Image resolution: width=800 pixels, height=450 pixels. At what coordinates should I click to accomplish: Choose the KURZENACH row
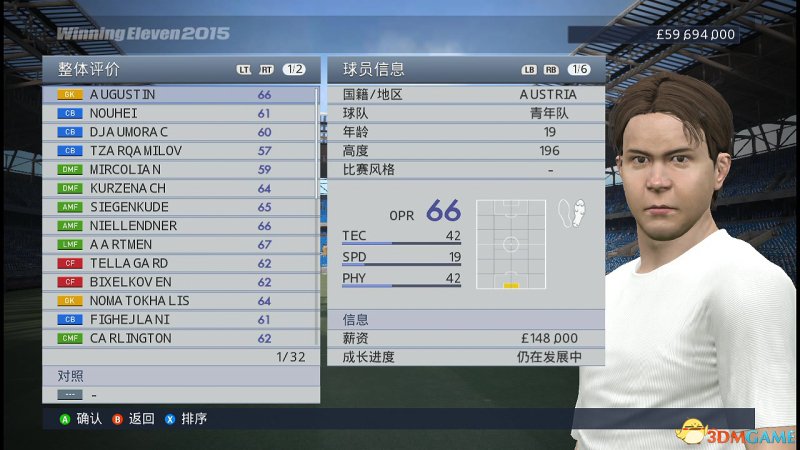[180, 188]
